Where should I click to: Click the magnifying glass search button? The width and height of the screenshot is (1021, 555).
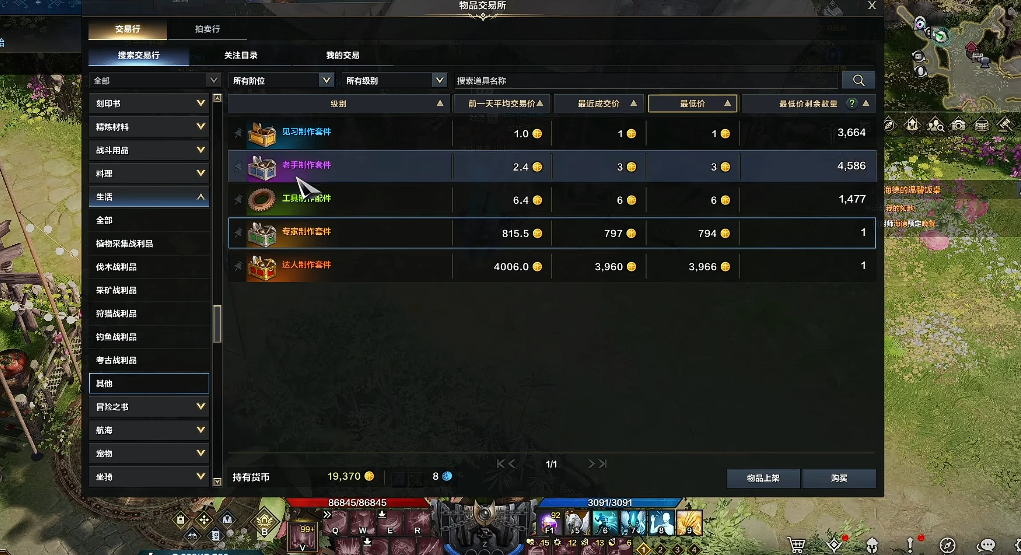pyautogui.click(x=858, y=80)
